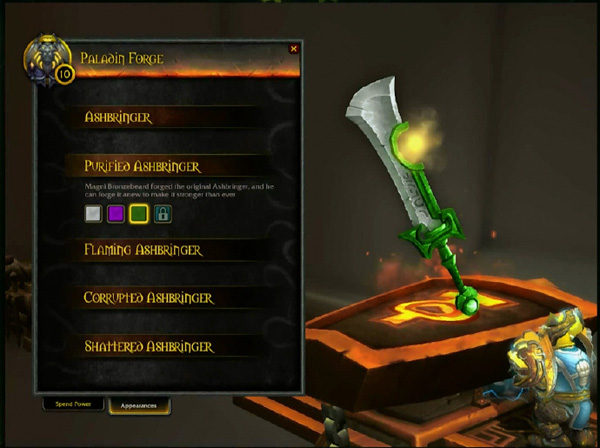This screenshot has height=448, width=600.
Task: Pick the Corrupted Ashbringer appearance
Action: pyautogui.click(x=150, y=298)
